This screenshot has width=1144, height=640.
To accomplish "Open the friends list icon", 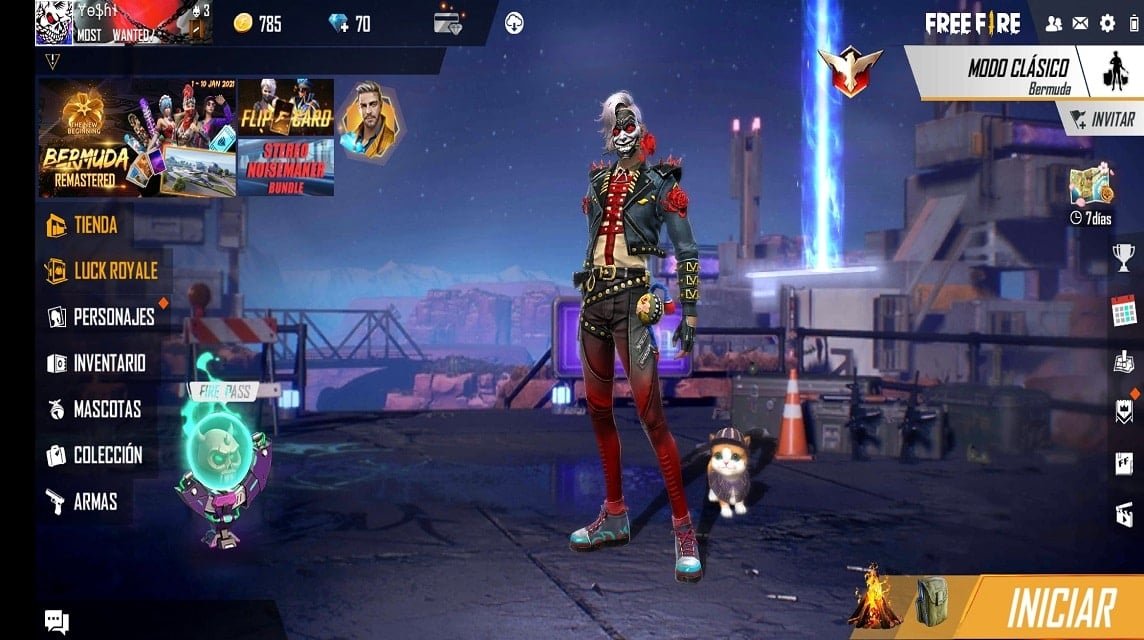I will point(1054,23).
